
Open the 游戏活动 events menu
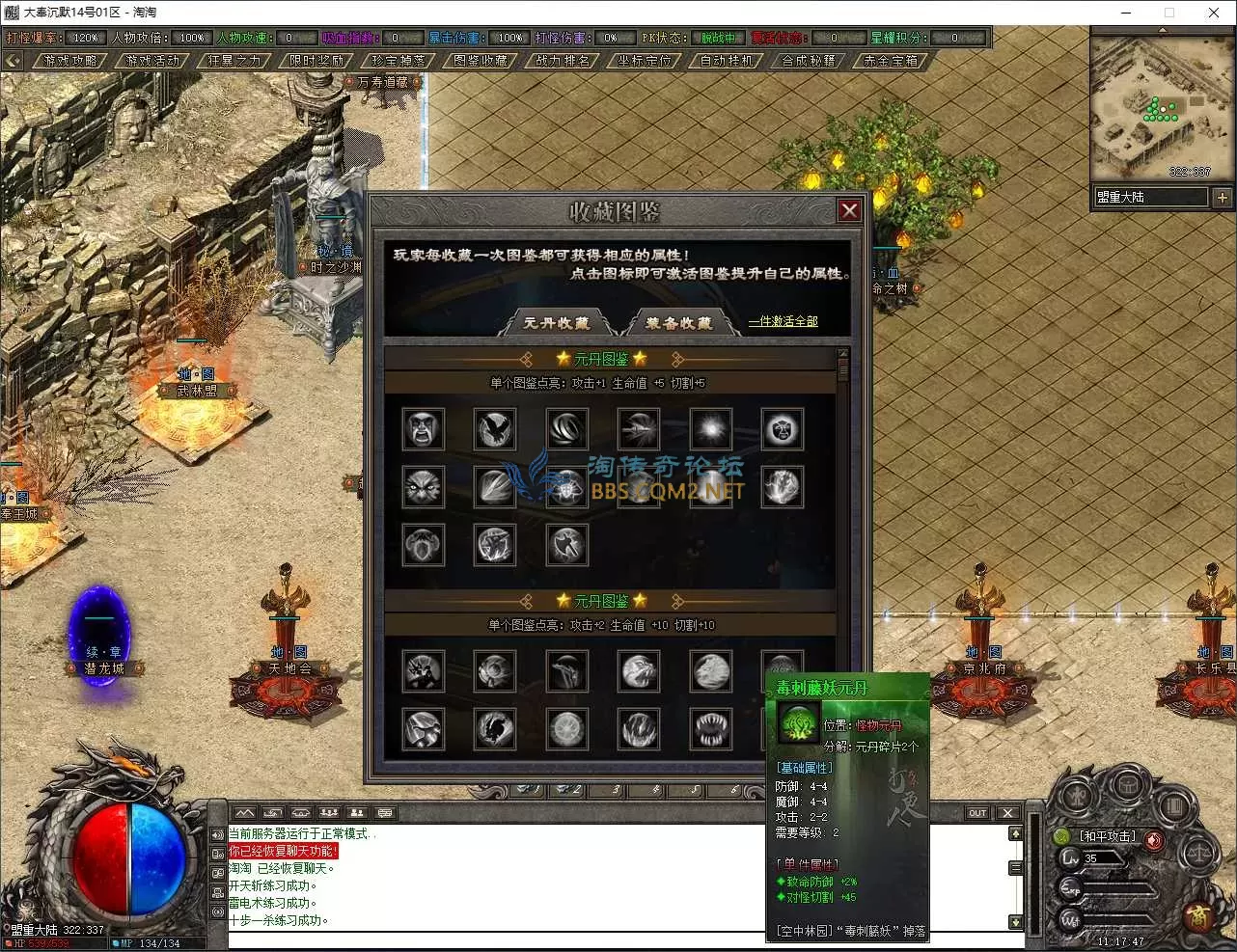[x=153, y=60]
